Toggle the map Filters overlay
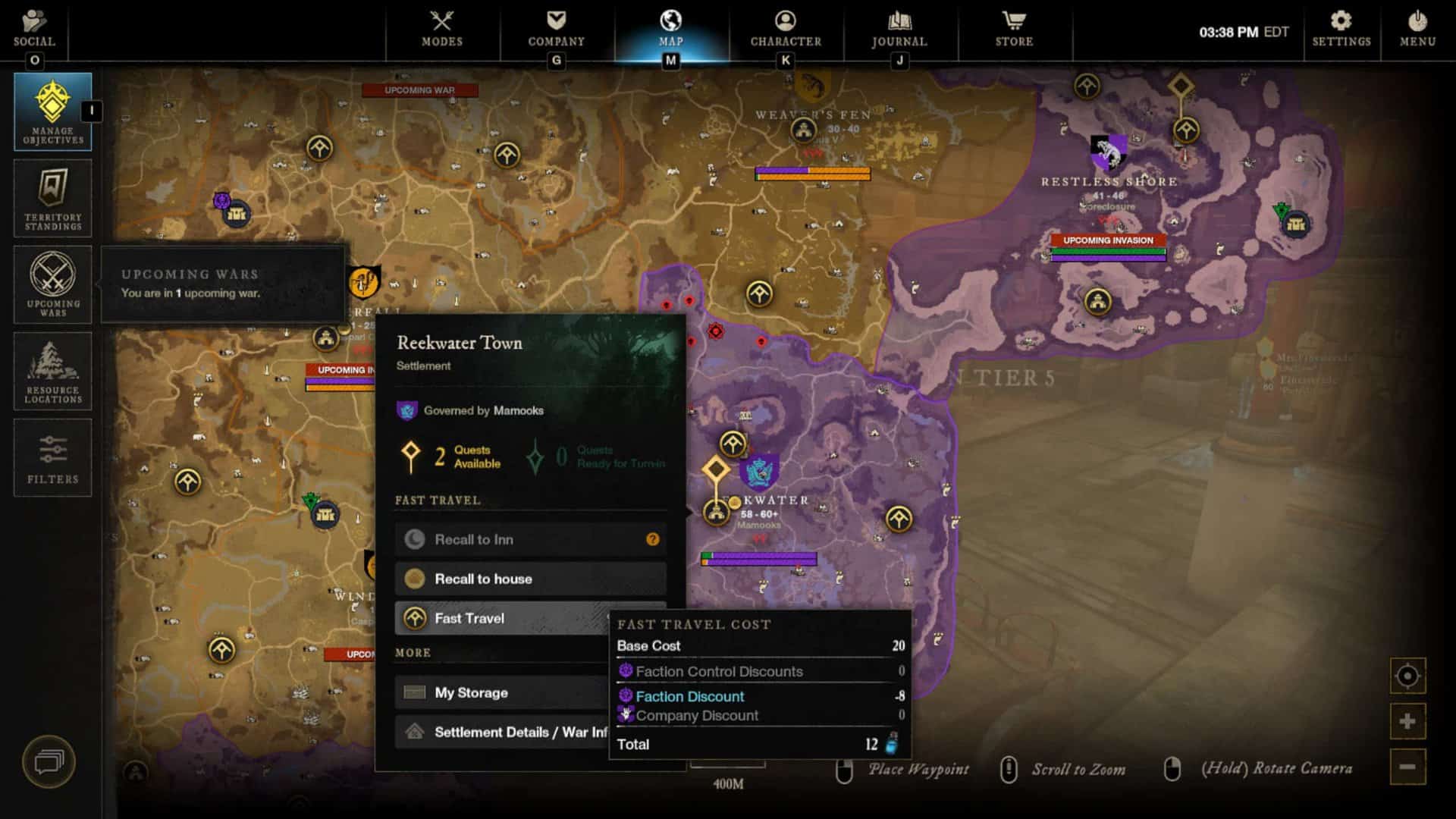Viewport: 1456px width, 819px height. tap(53, 457)
